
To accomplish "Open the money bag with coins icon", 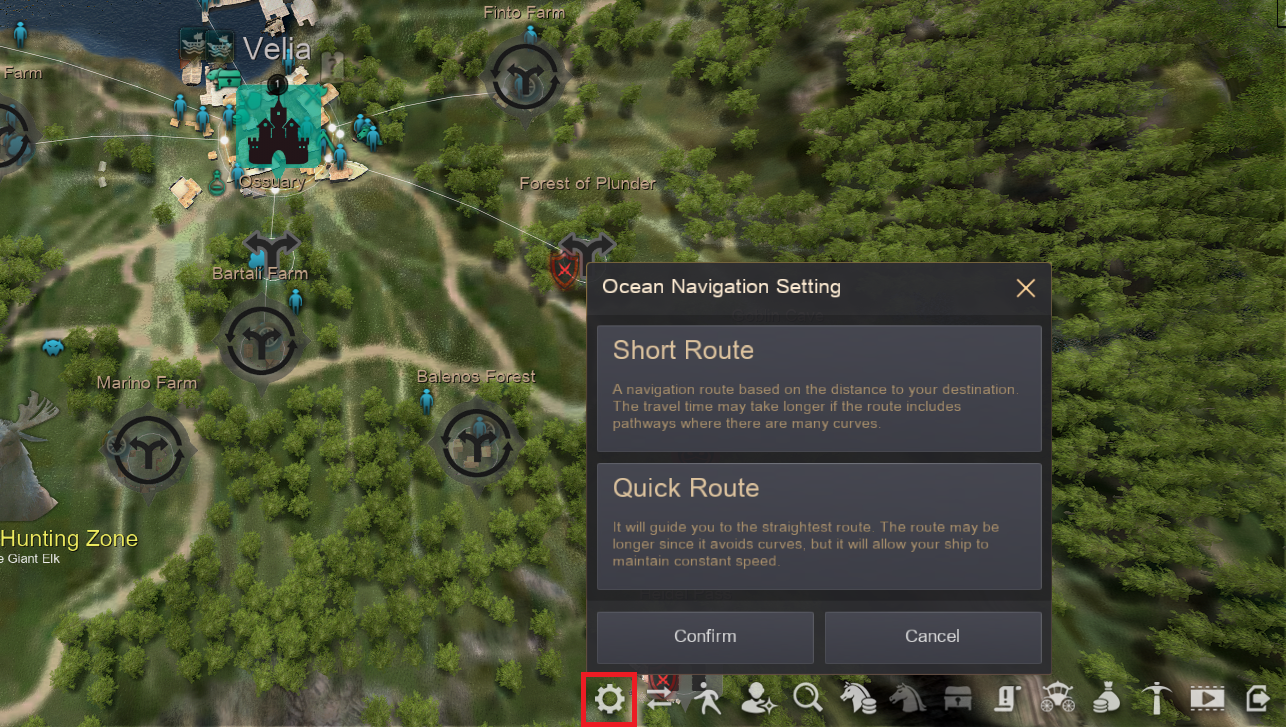I will point(1106,698).
